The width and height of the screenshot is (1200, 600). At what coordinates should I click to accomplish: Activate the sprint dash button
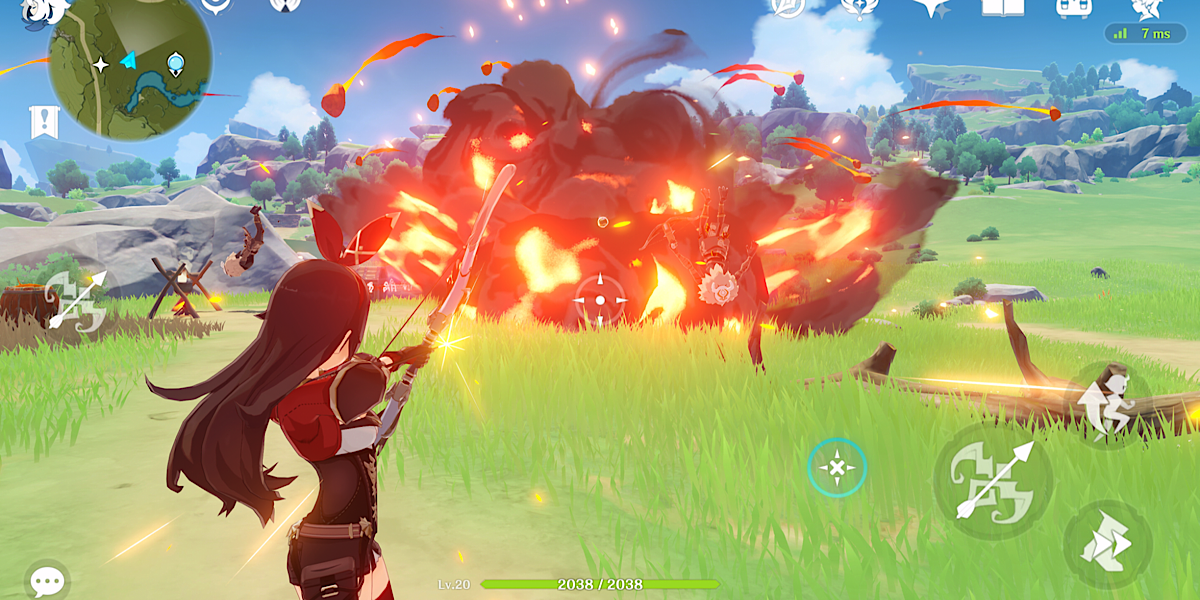[1107, 544]
